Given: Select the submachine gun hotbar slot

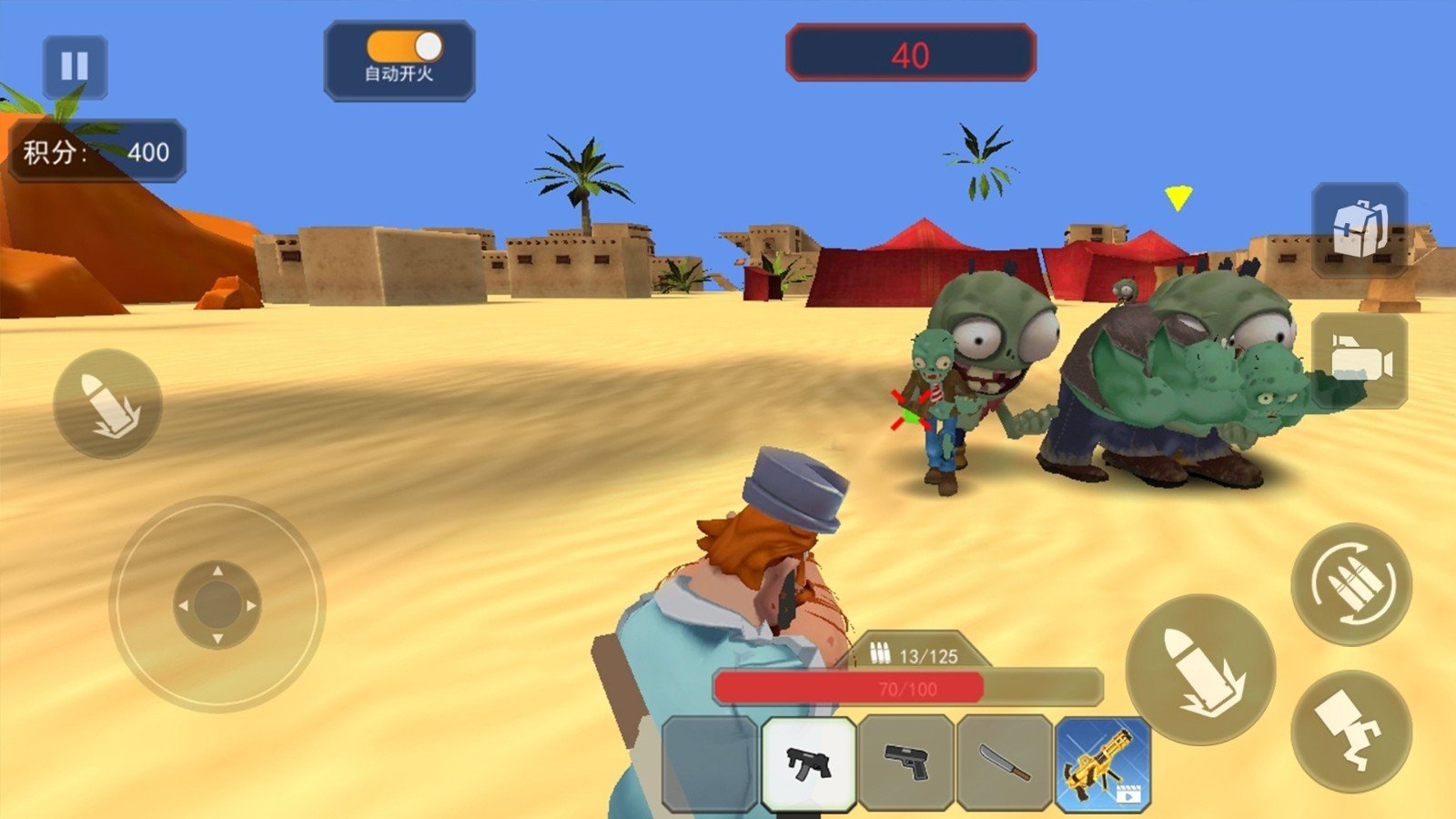Looking at the screenshot, I should pos(808,763).
